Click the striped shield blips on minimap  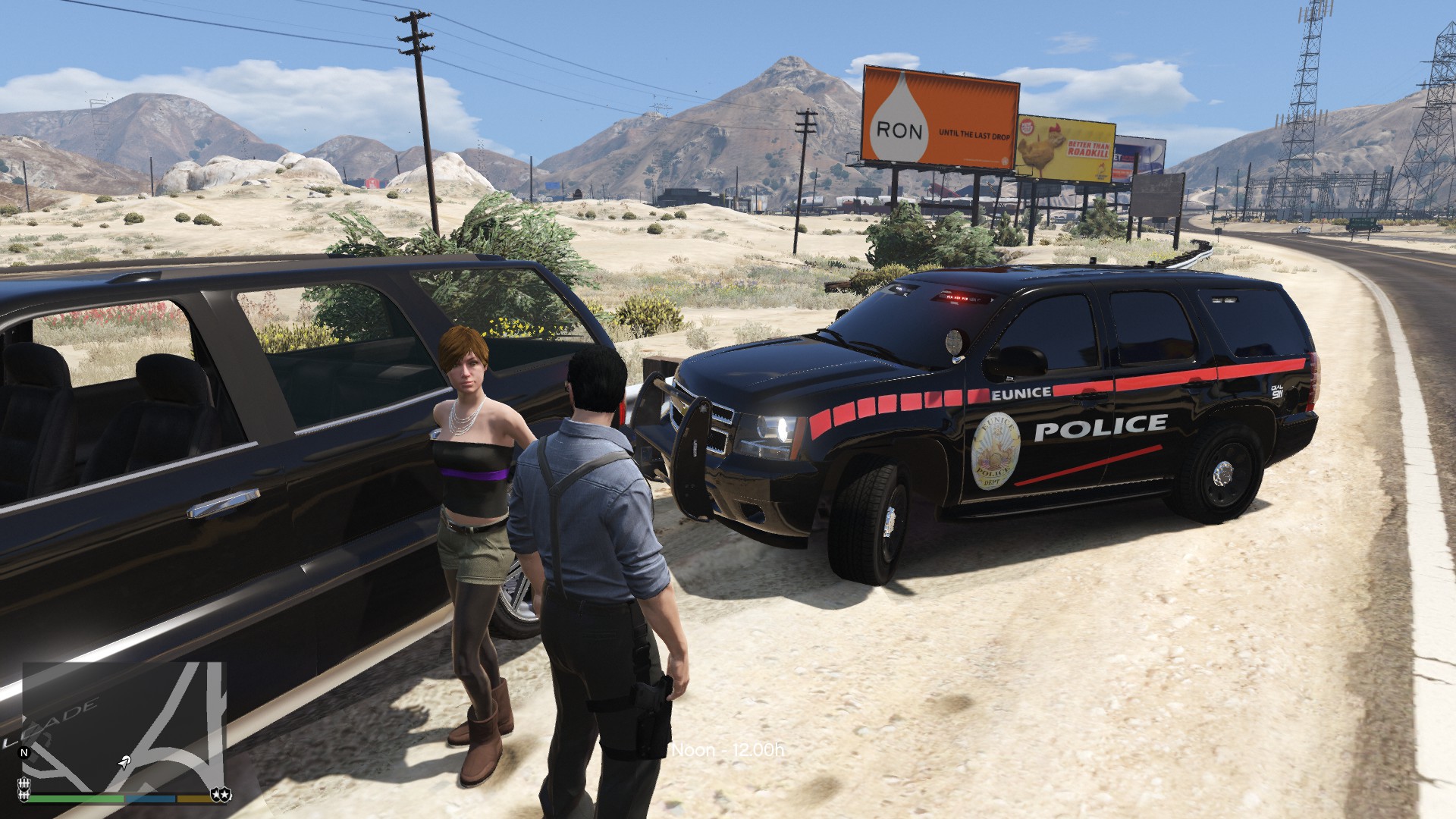[24, 788]
